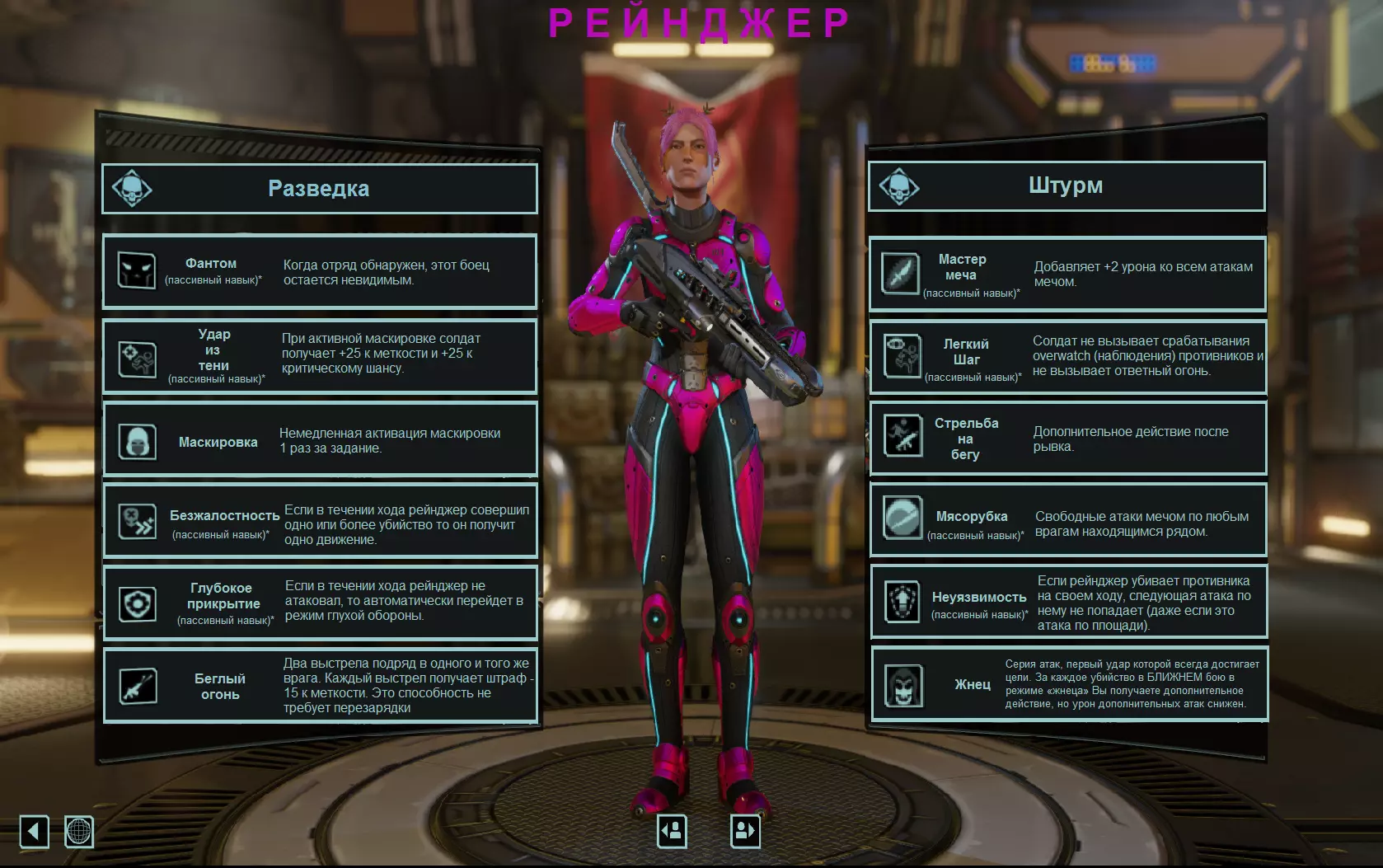Select the Штурм skill tree header
The image size is (1383, 868).
click(x=1066, y=186)
